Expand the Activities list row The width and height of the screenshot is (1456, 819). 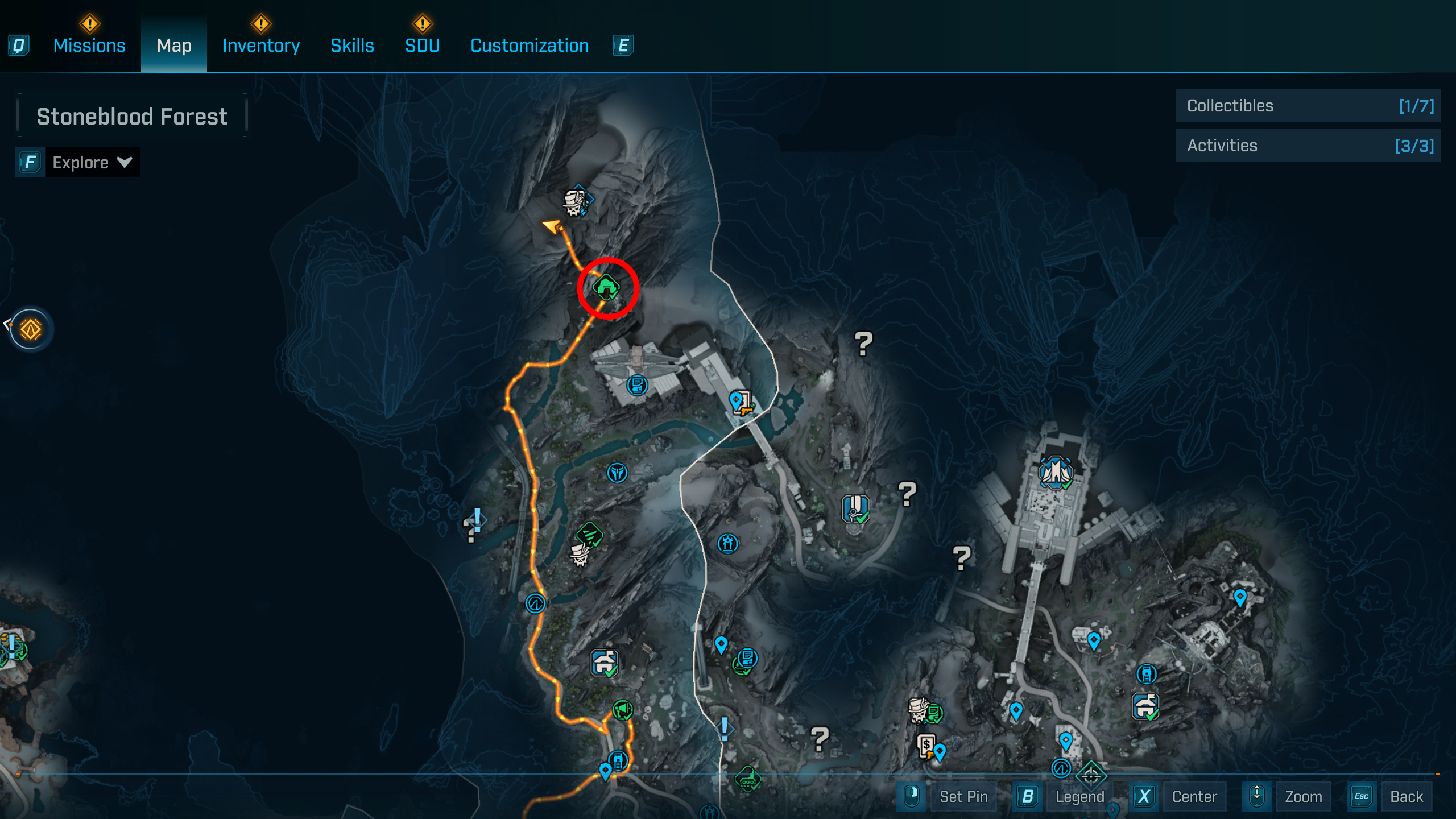coord(1308,146)
